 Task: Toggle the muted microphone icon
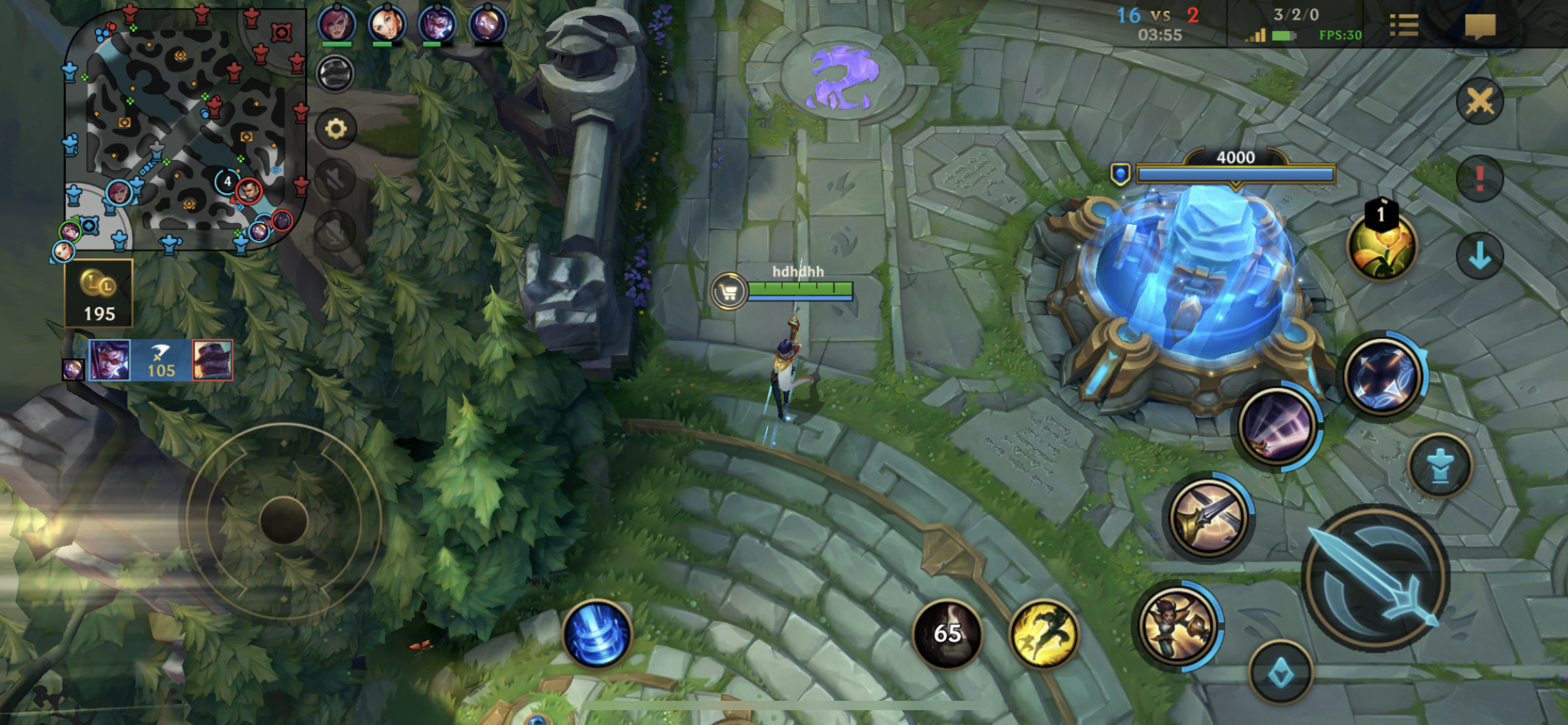tap(336, 231)
